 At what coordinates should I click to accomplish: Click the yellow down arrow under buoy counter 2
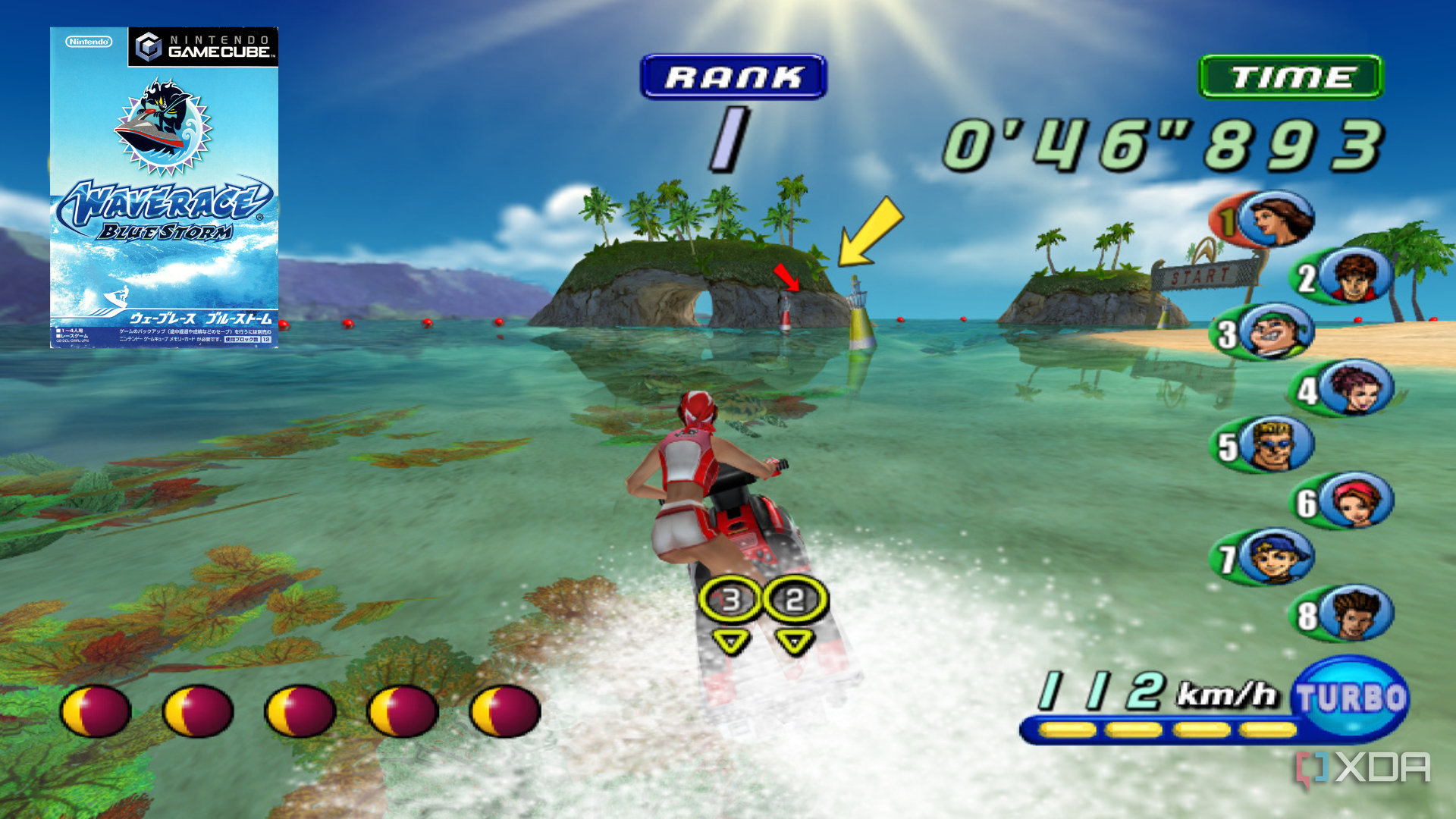tap(793, 641)
